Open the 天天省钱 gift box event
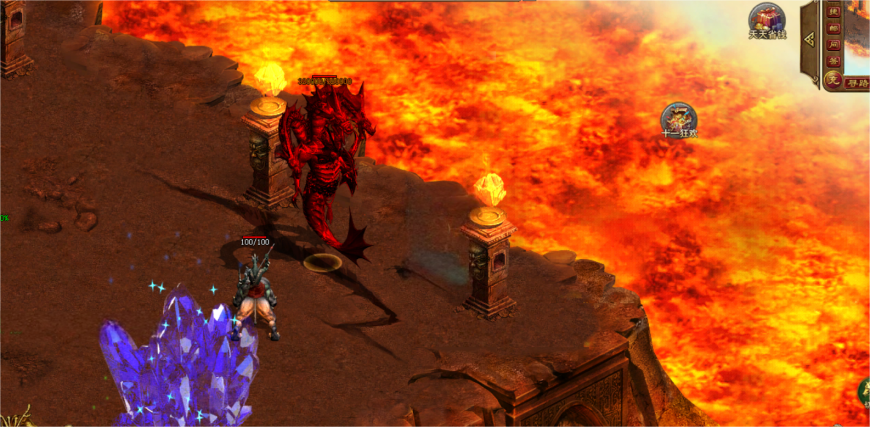Viewport: 871px width, 427px height. (x=767, y=20)
